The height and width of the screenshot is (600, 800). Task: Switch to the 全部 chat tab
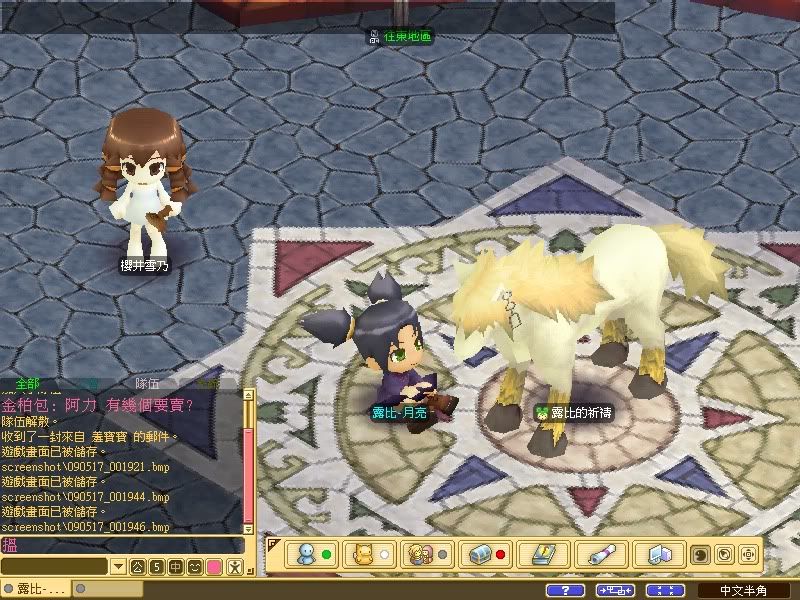(x=28, y=384)
